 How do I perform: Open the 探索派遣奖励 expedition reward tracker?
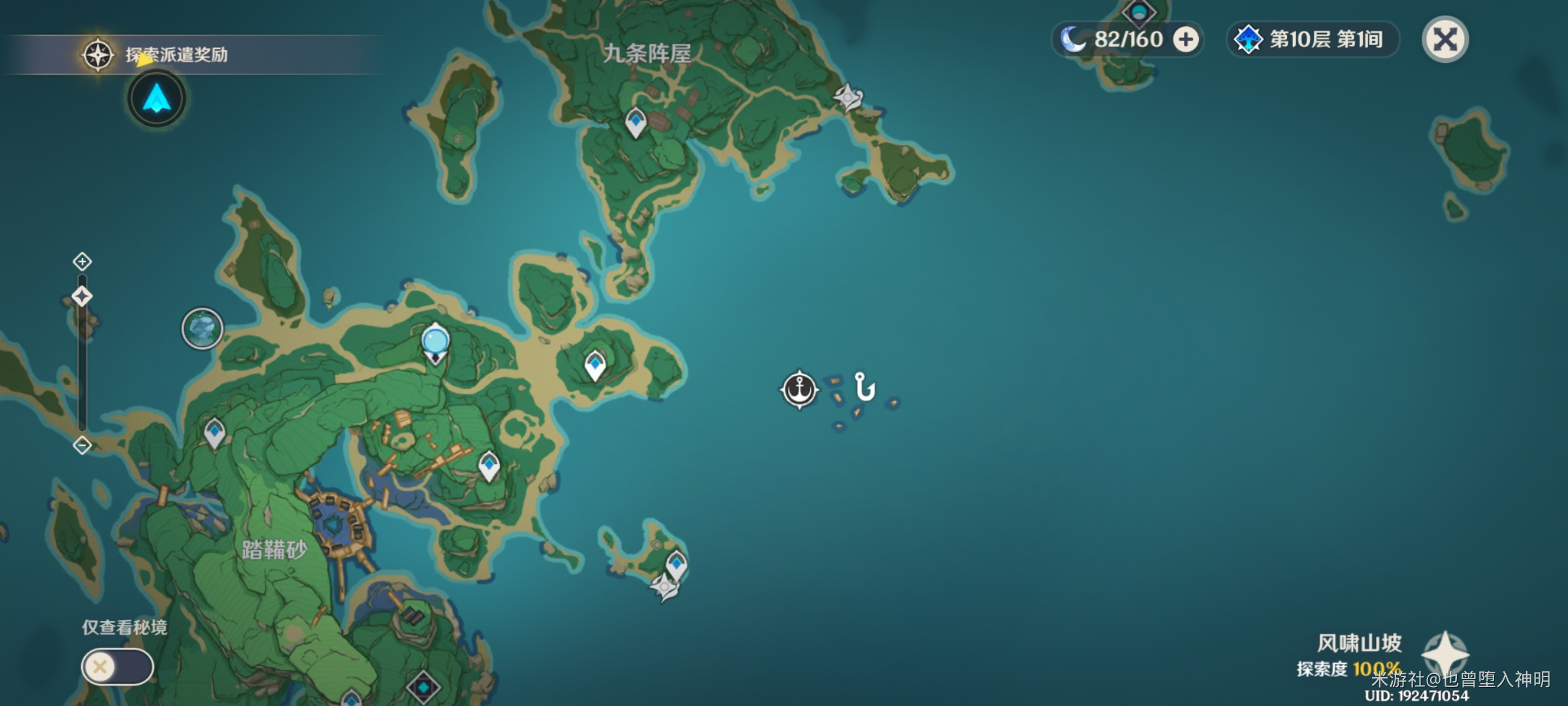(x=176, y=54)
